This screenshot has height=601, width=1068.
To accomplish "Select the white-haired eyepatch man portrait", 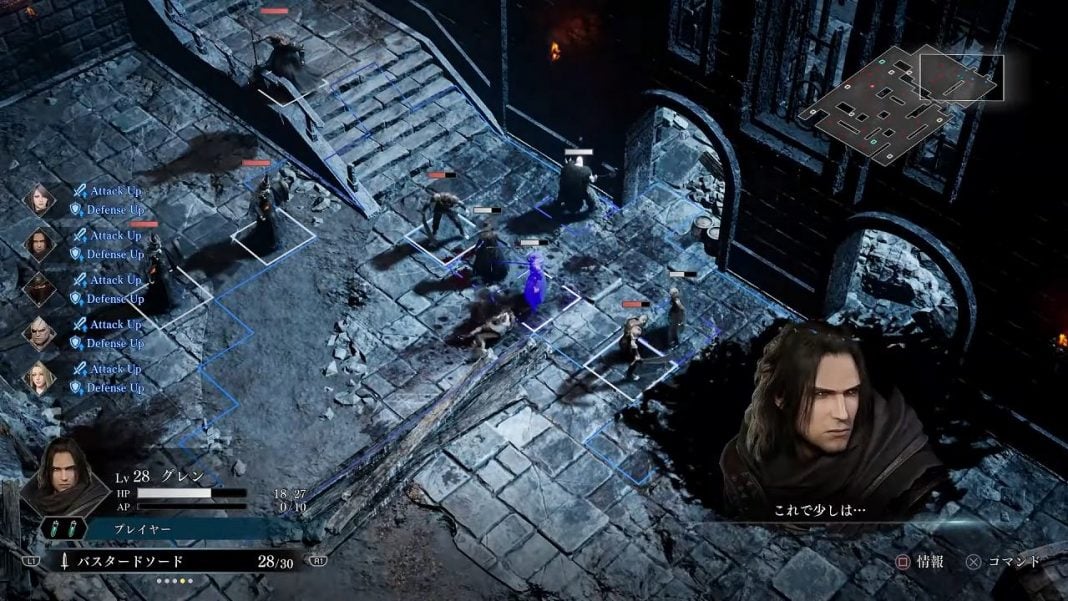I will pos(40,332).
